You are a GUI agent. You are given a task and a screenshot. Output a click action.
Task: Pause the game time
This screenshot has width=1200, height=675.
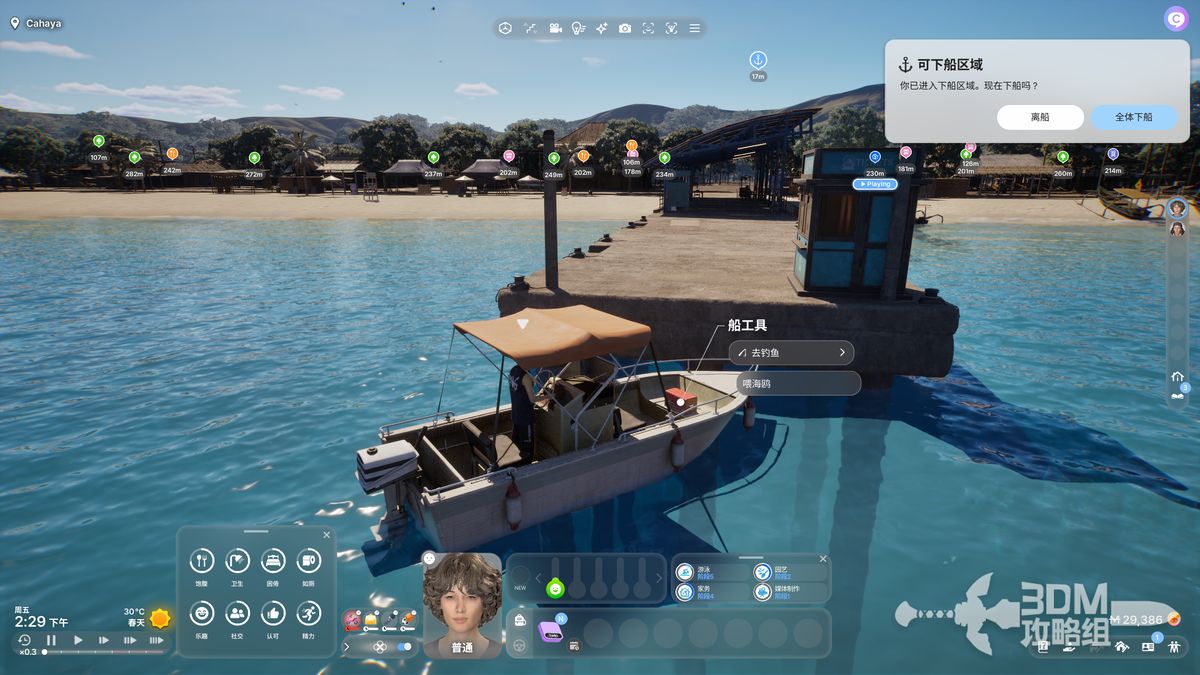click(x=51, y=640)
